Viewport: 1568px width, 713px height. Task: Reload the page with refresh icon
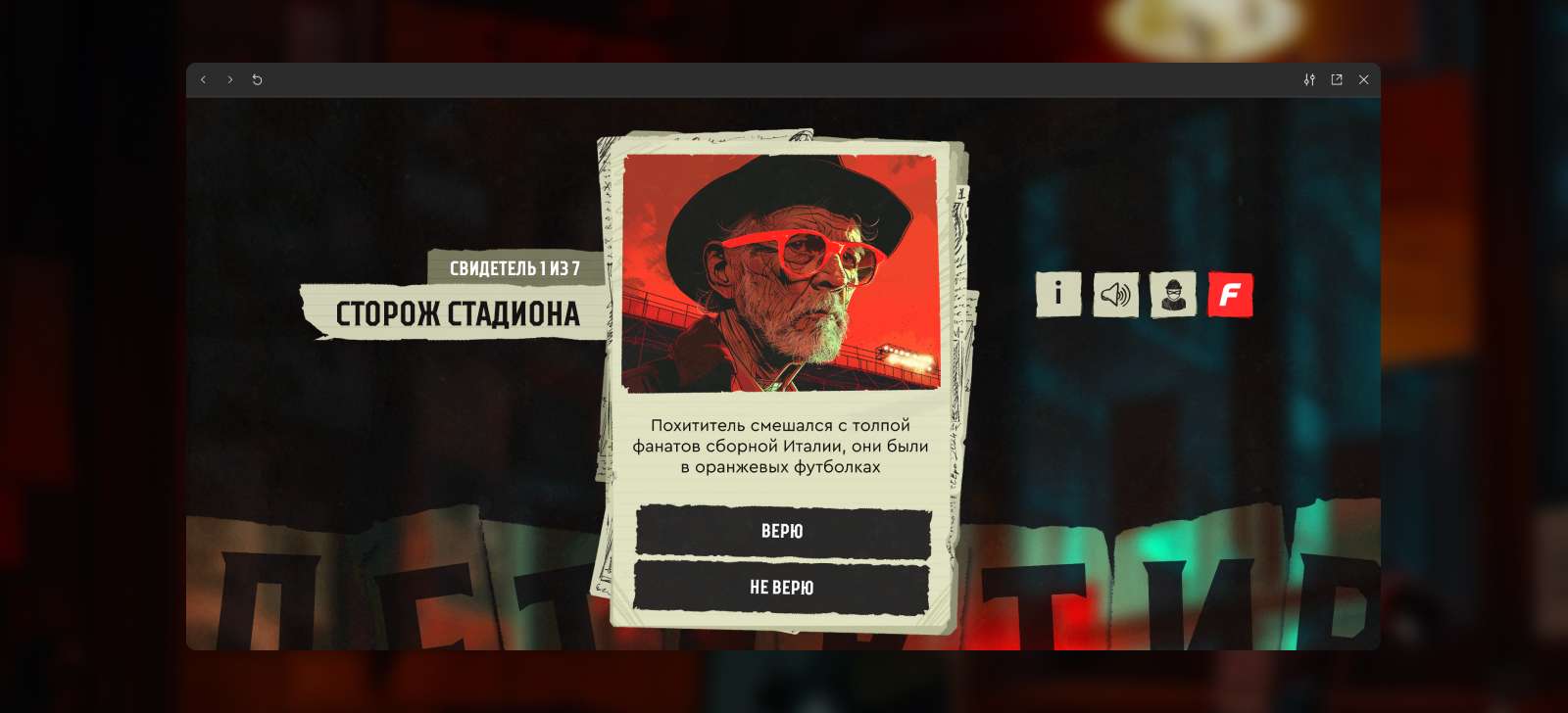click(x=258, y=80)
